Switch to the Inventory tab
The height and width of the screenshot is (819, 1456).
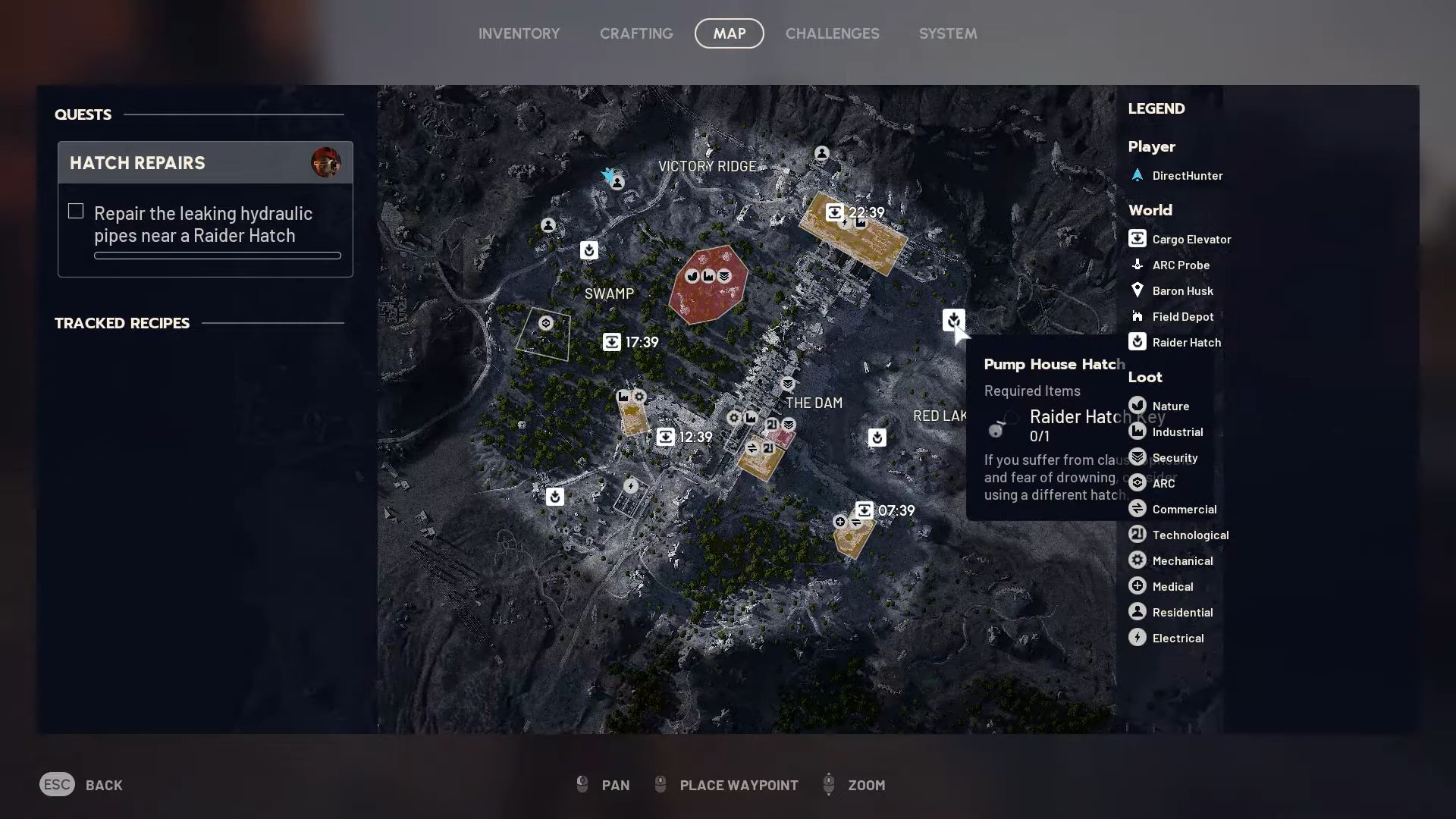pos(519,33)
